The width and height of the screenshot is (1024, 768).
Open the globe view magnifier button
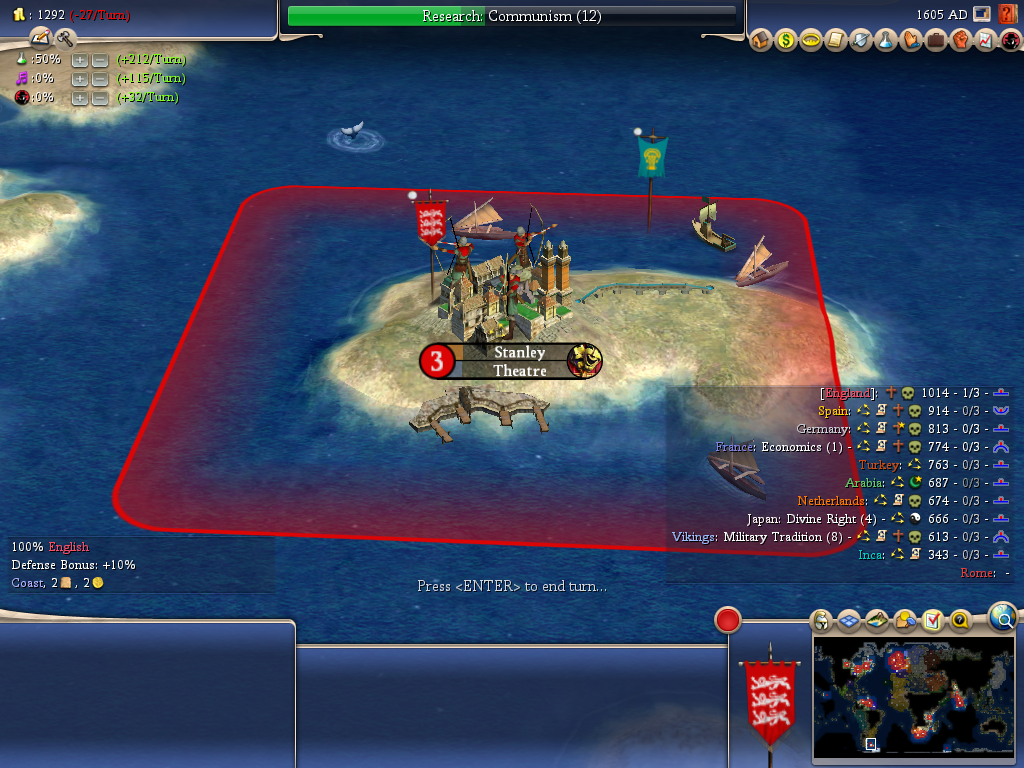click(1002, 617)
